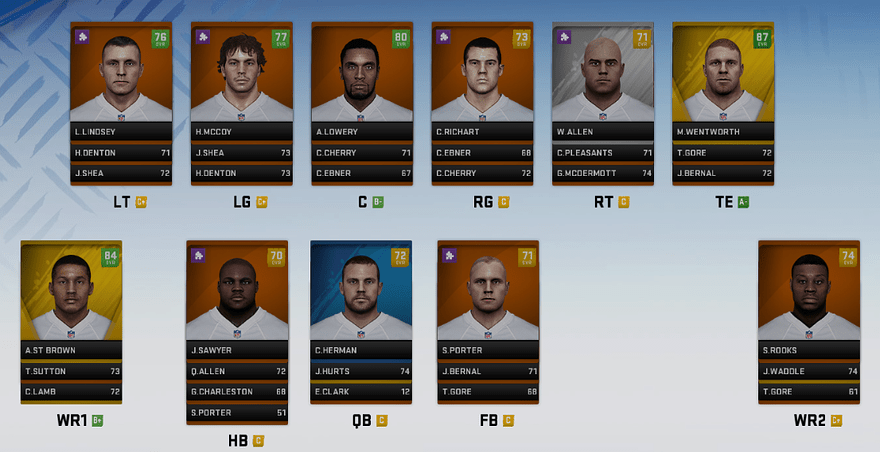Select the S.Porter fullback card
Viewport: 880px width, 452px height.
[x=488, y=297]
